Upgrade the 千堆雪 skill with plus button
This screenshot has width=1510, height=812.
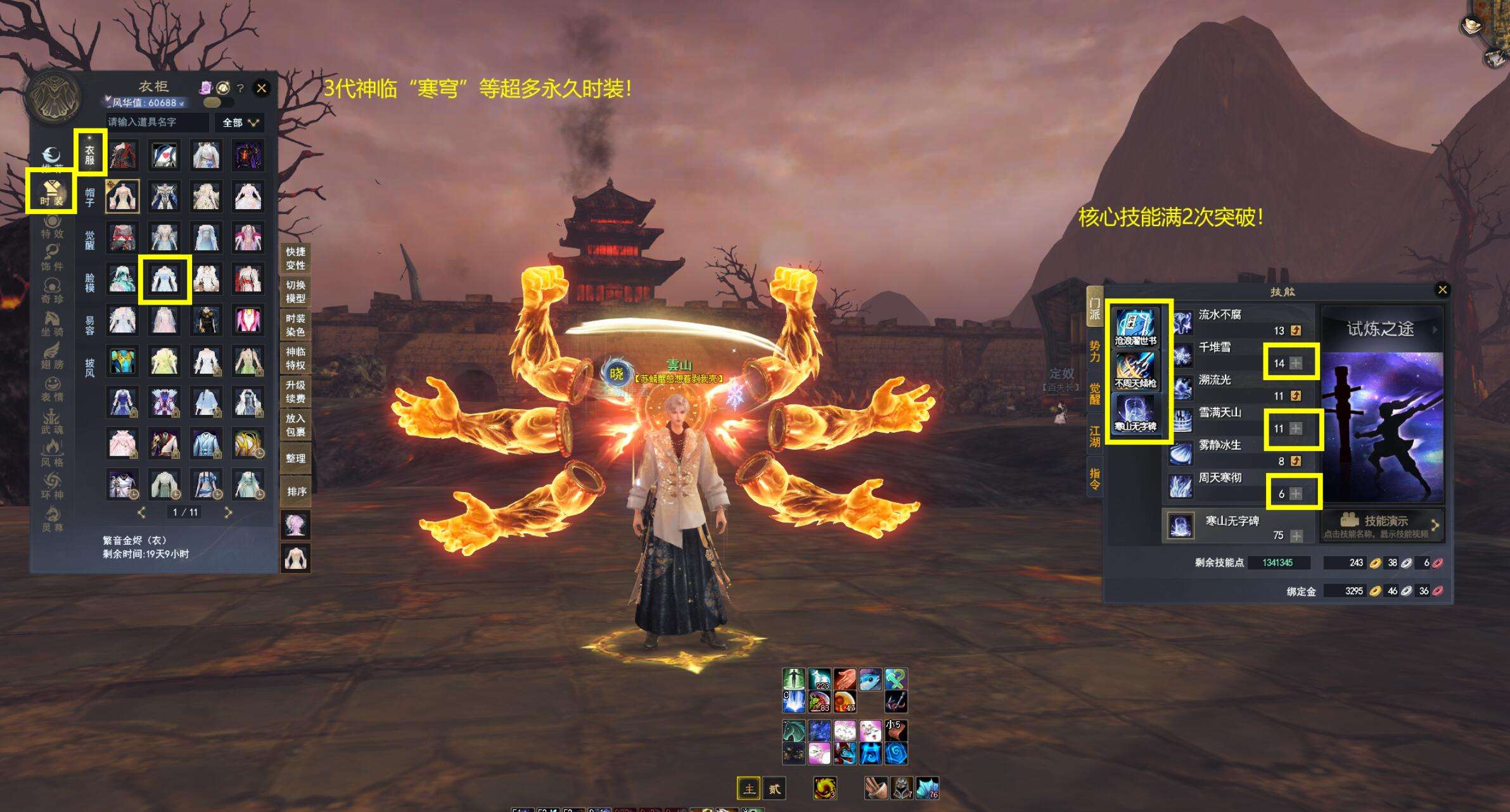click(x=1296, y=364)
